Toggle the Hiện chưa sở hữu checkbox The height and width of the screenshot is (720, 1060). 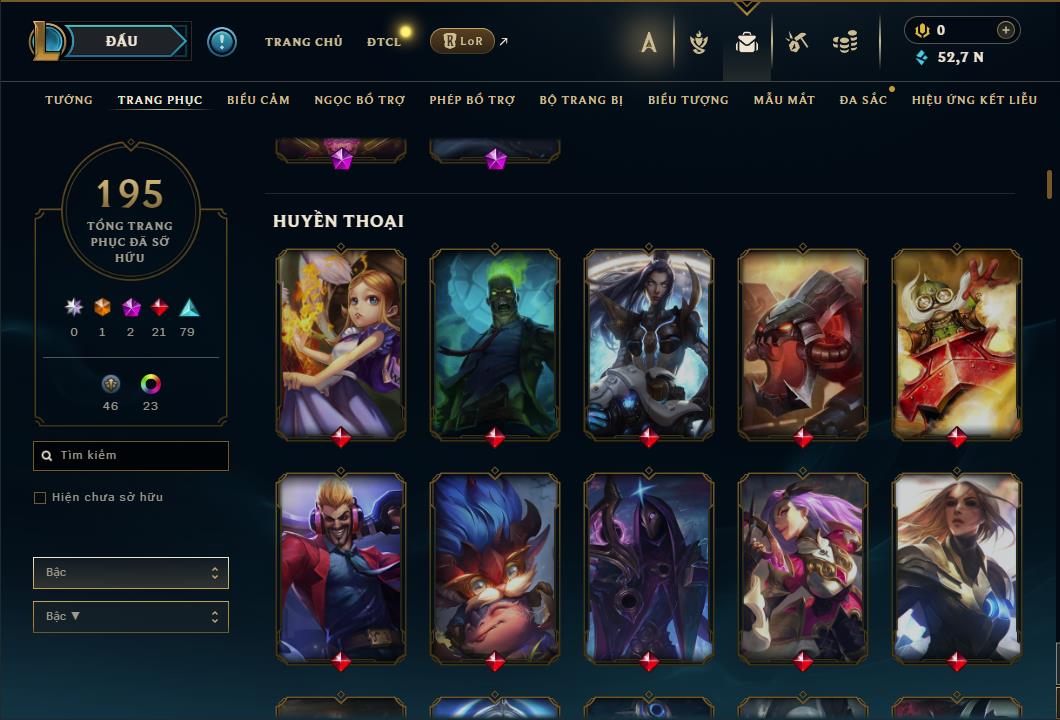[x=40, y=498]
